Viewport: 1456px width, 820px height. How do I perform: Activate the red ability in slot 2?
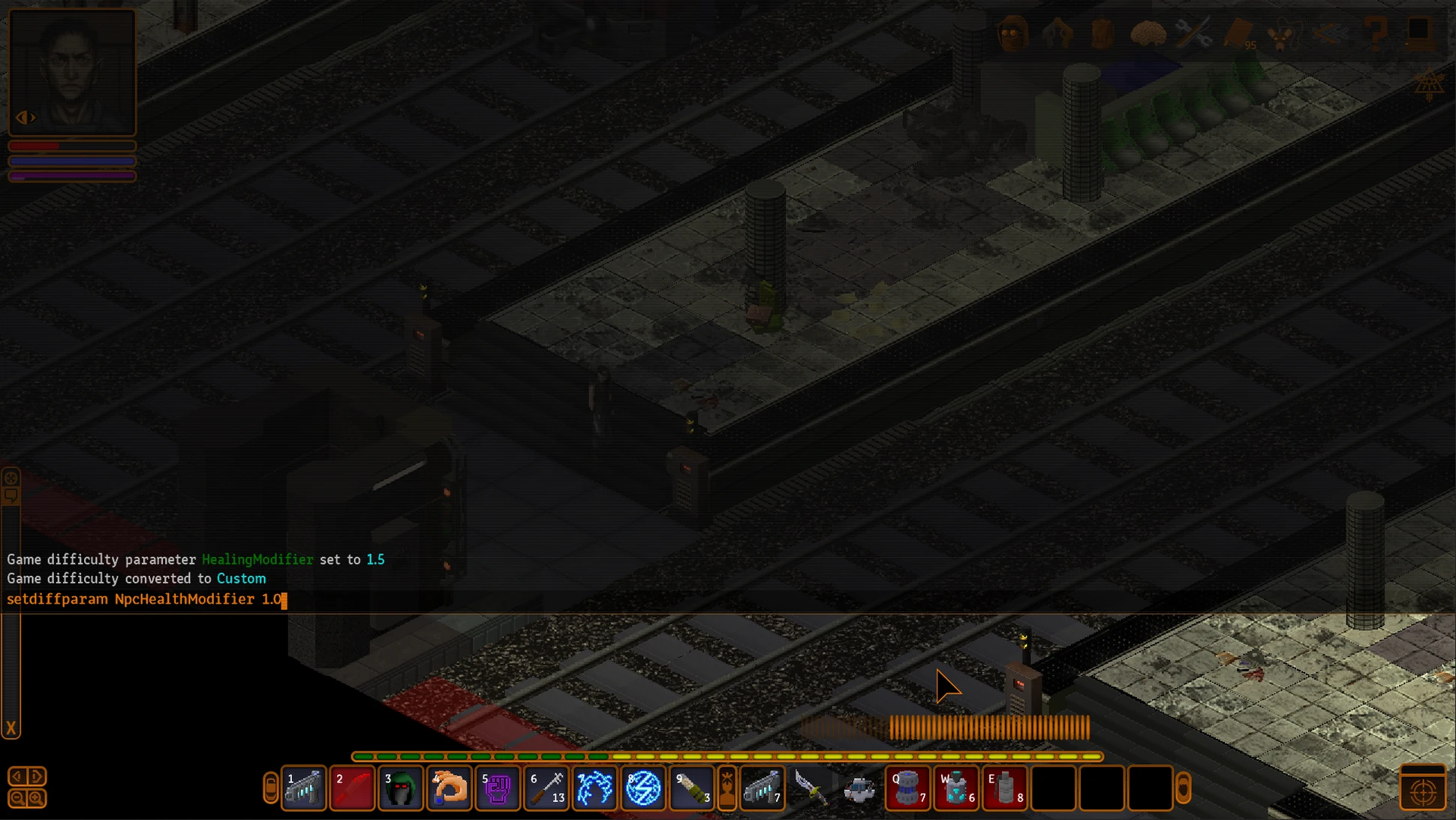pyautogui.click(x=352, y=788)
